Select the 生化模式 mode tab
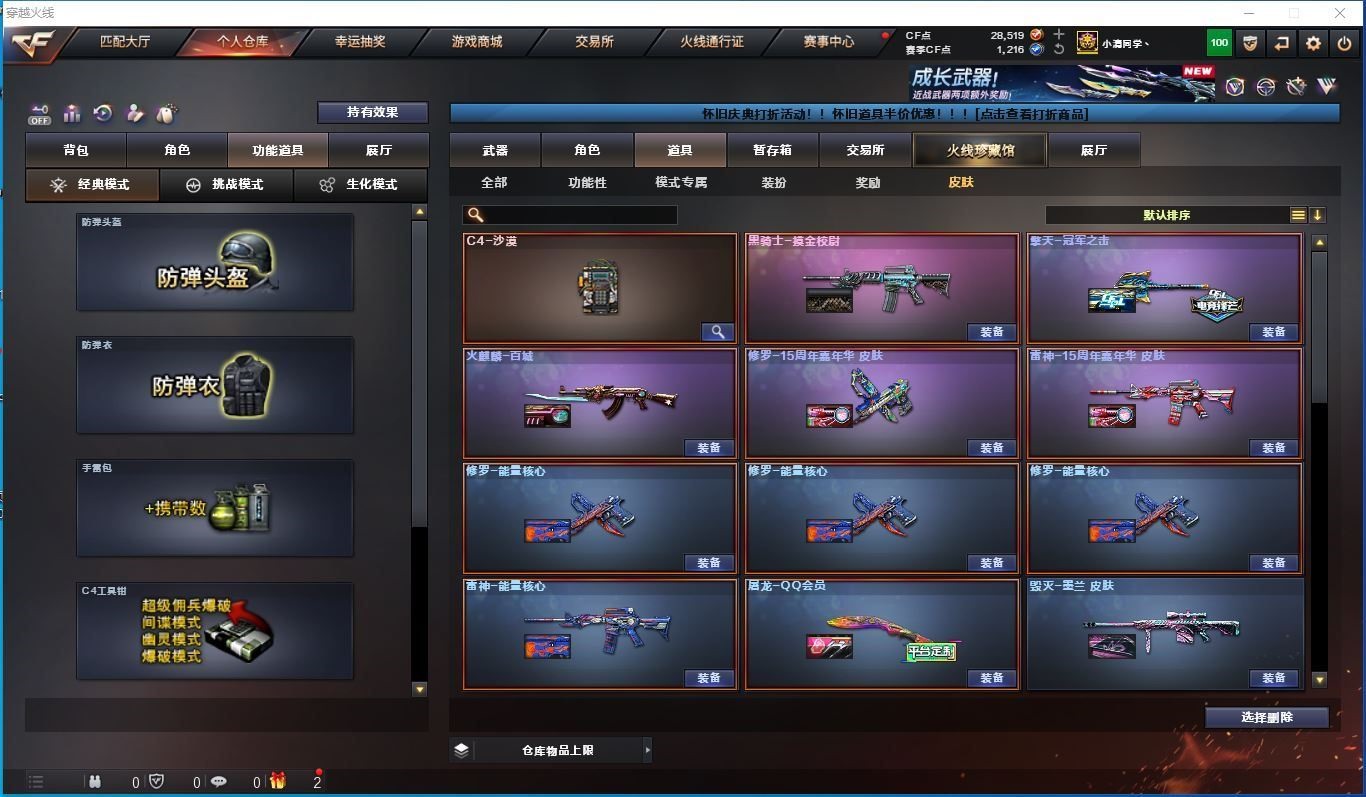1366x797 pixels. pyautogui.click(x=360, y=185)
